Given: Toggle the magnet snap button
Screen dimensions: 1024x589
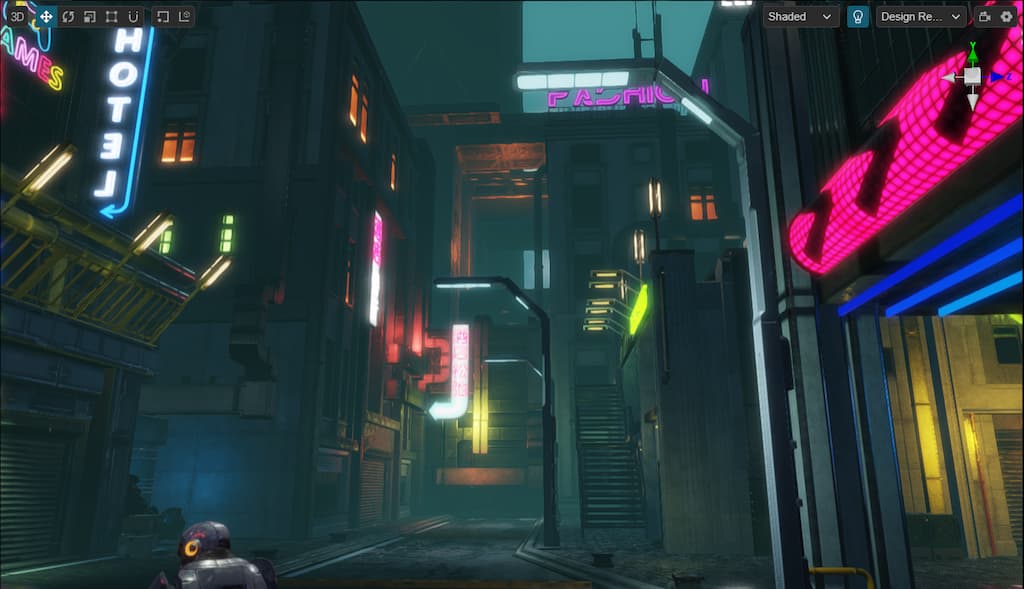Looking at the screenshot, I should tap(132, 16).
